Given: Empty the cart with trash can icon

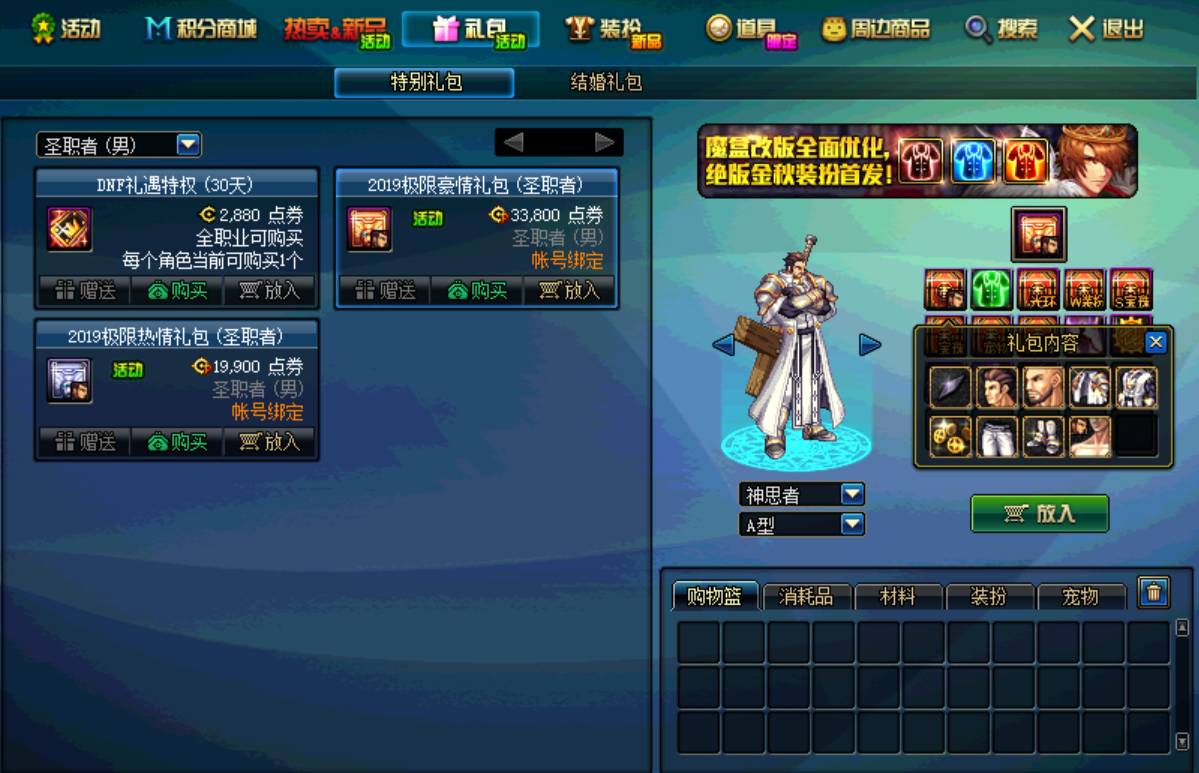Looking at the screenshot, I should pyautogui.click(x=1153, y=593).
